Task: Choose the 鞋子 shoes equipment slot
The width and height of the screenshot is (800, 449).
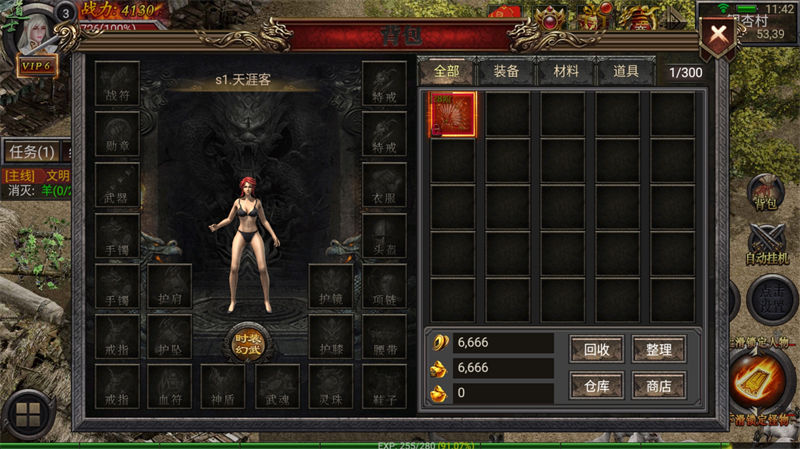Action: (x=384, y=387)
